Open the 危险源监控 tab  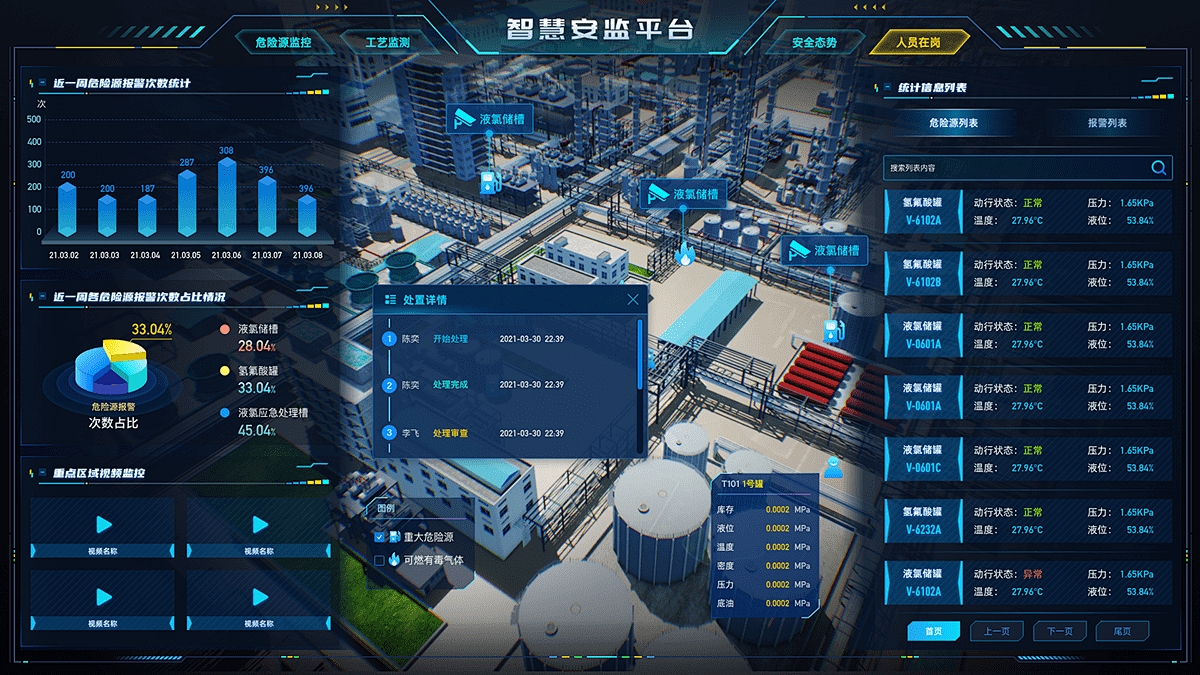[283, 43]
